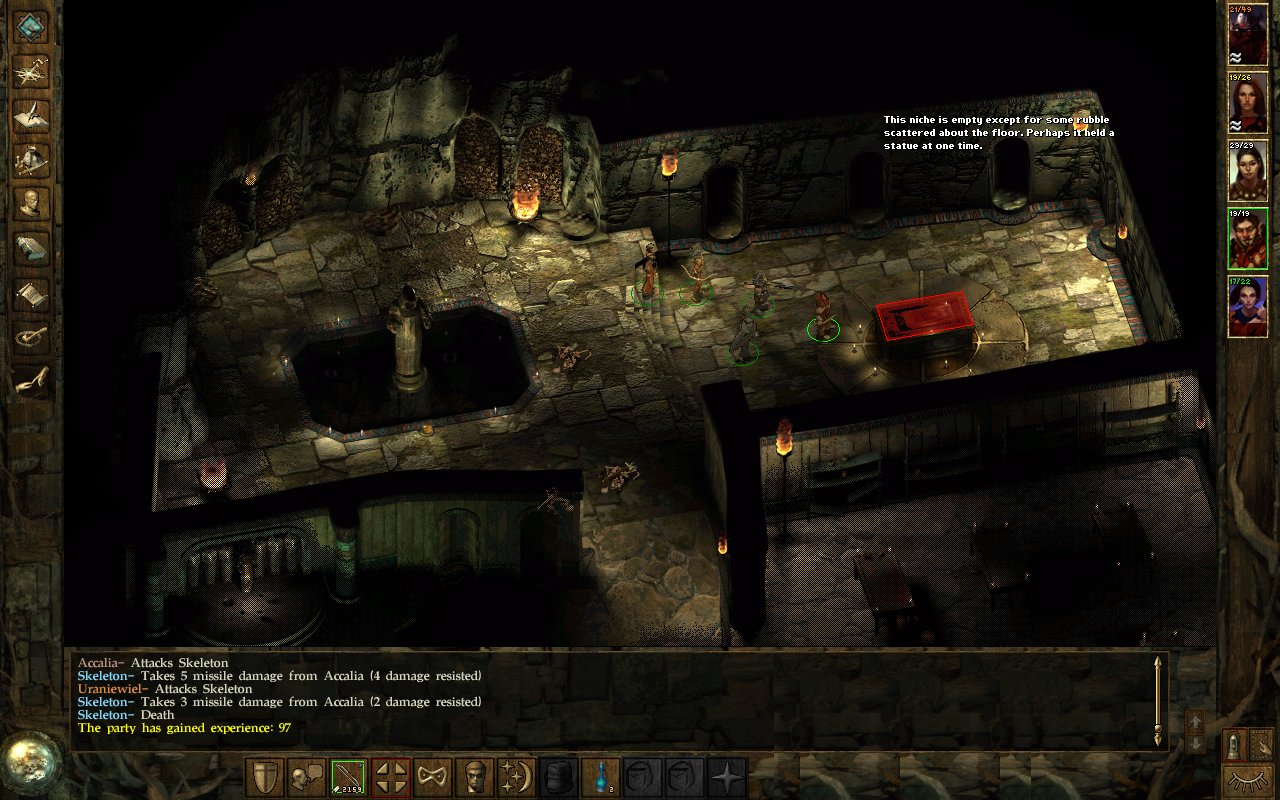Activate the shield guard action
The width and height of the screenshot is (1280, 800).
point(265,777)
